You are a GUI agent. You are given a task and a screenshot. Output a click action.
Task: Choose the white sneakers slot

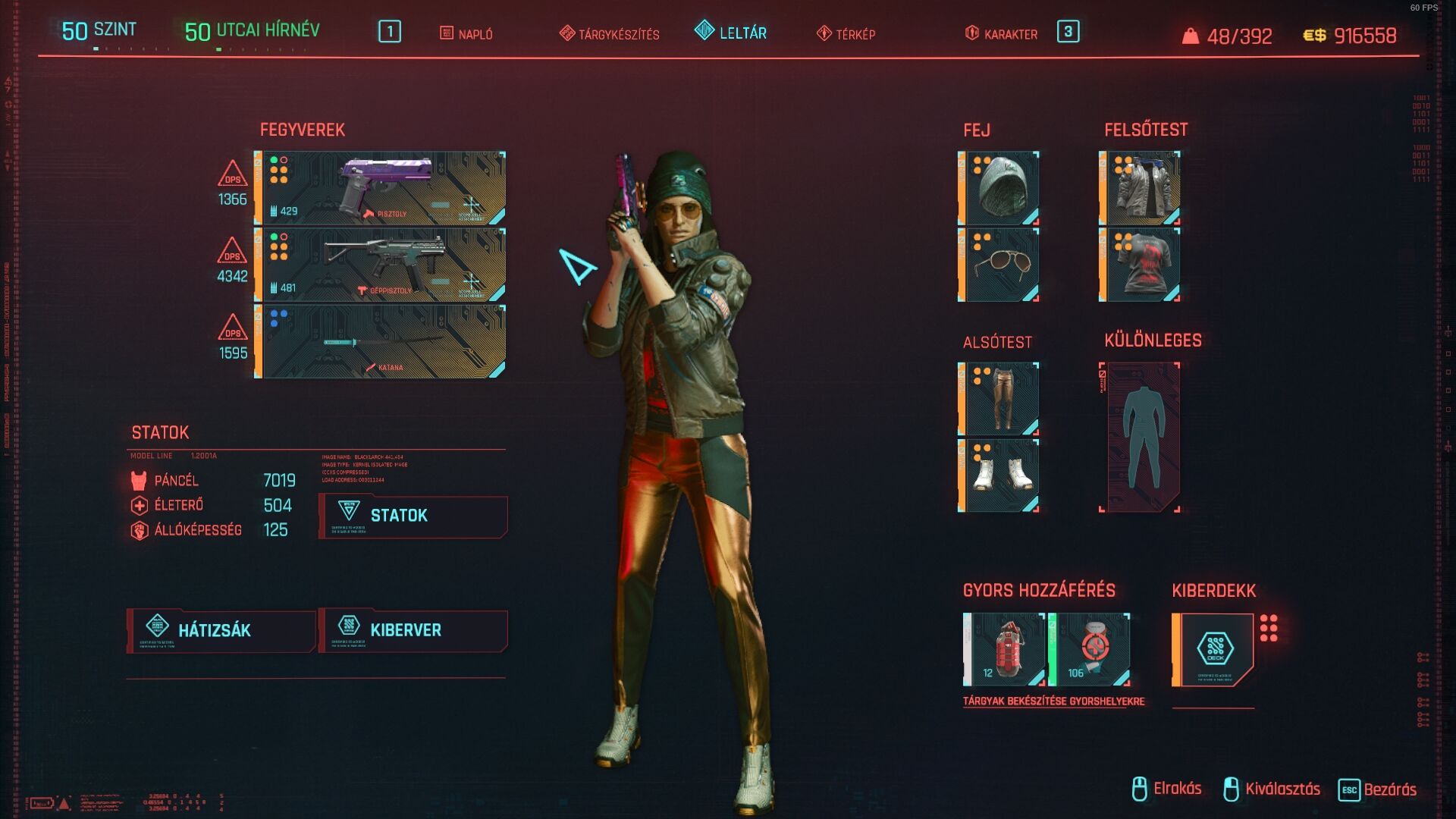tap(999, 475)
